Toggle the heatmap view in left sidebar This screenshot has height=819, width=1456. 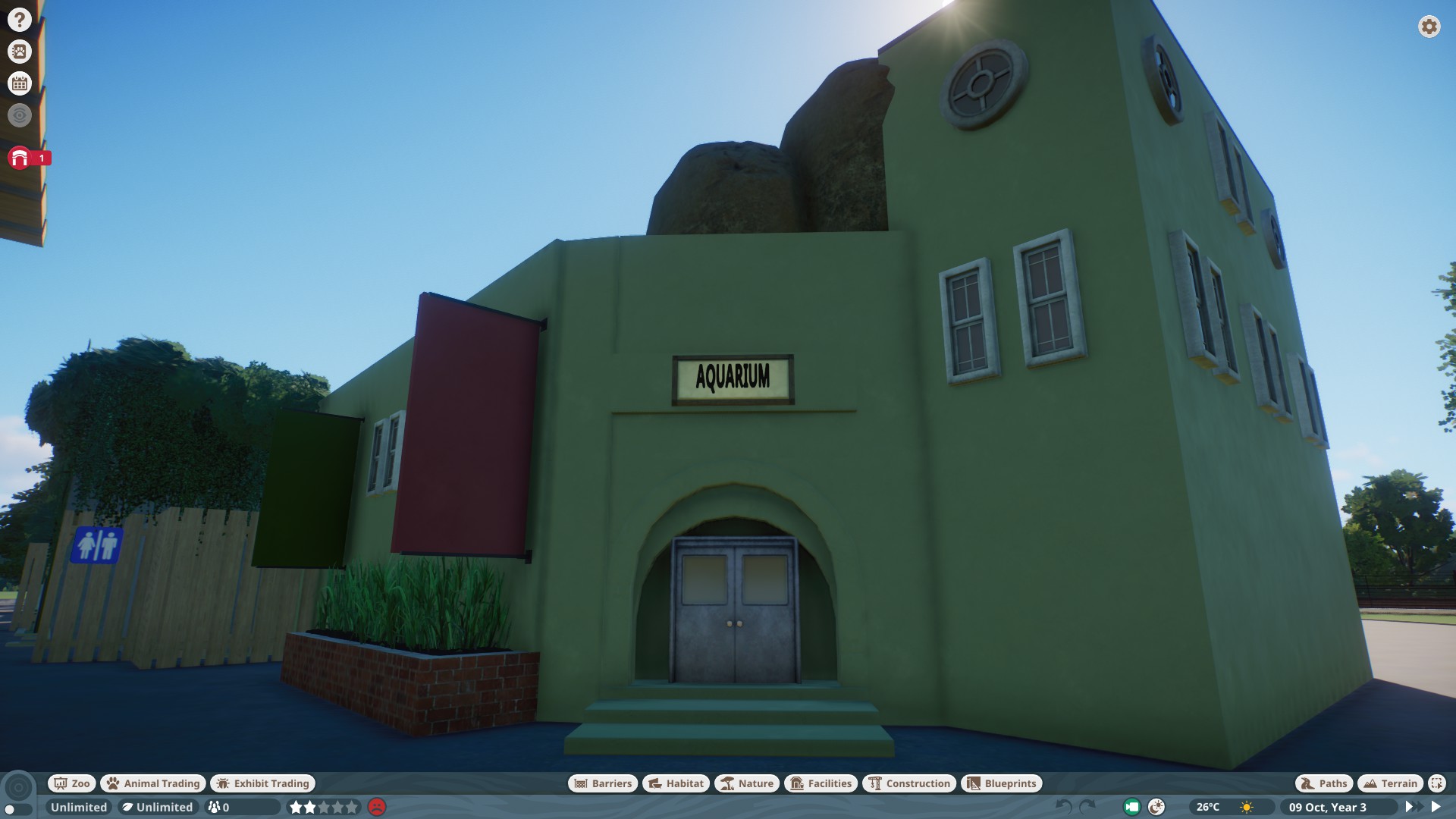point(19,115)
